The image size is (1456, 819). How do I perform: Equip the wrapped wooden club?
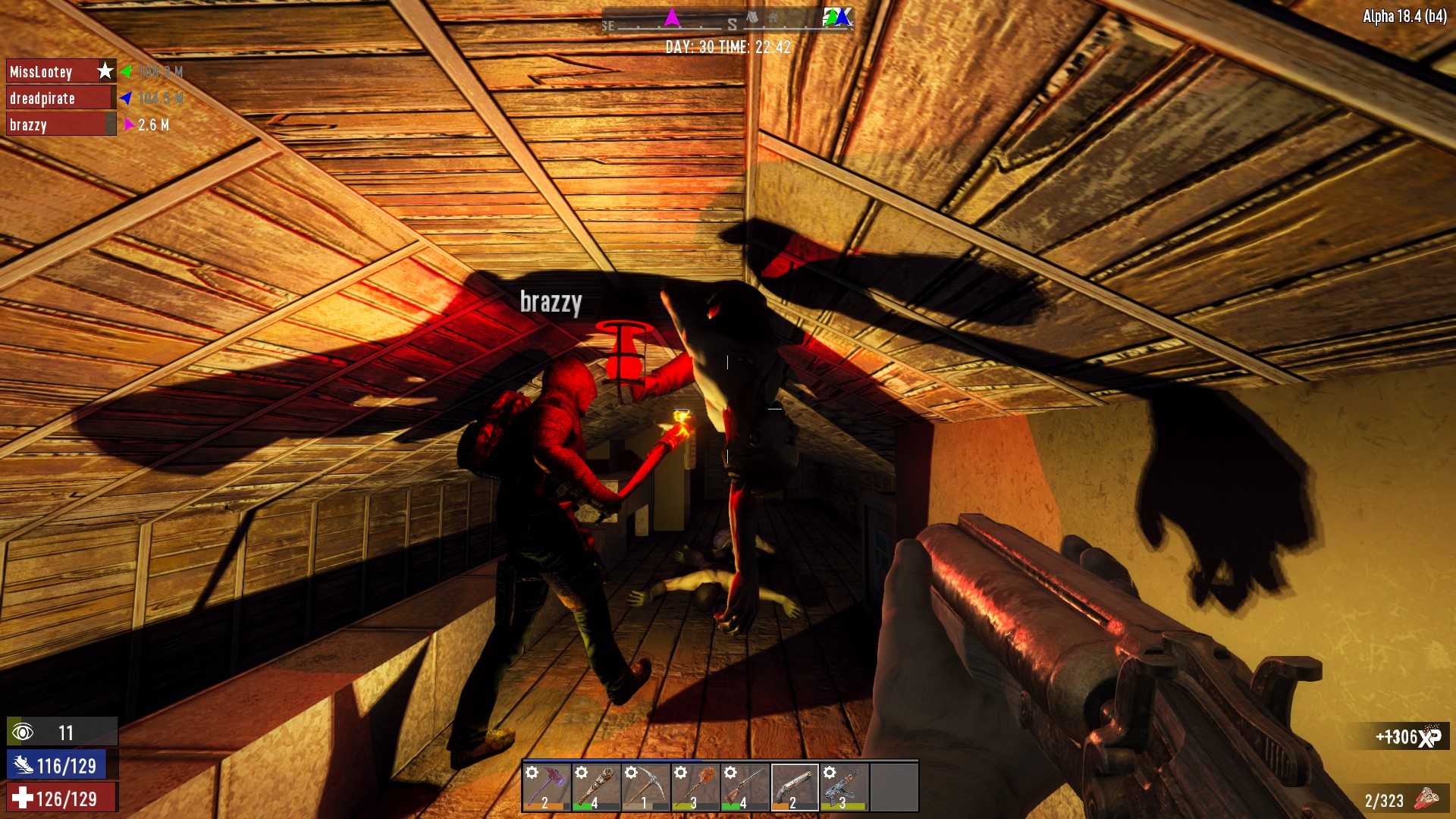coord(595,788)
